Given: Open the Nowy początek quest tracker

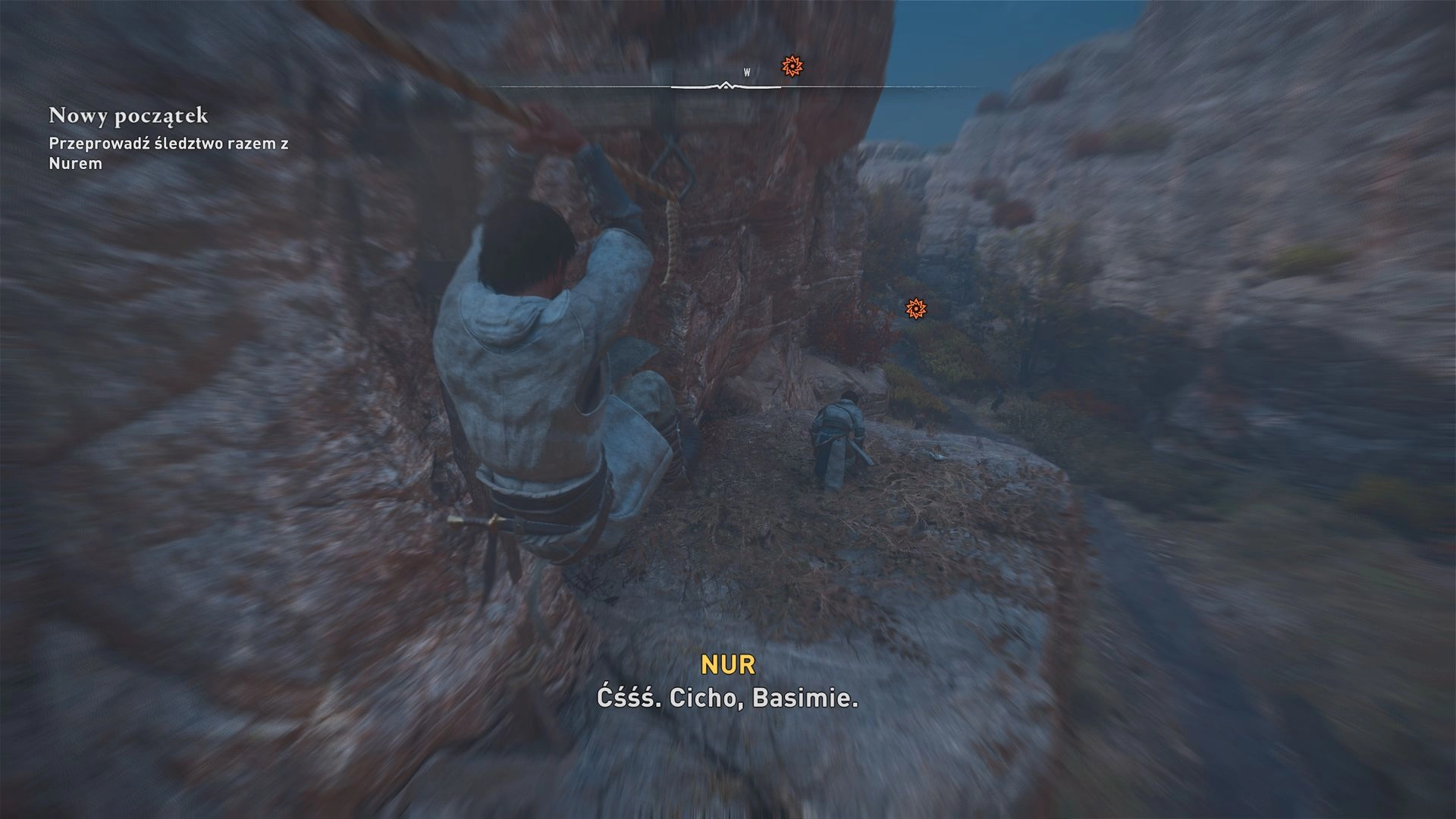Looking at the screenshot, I should tap(128, 116).
